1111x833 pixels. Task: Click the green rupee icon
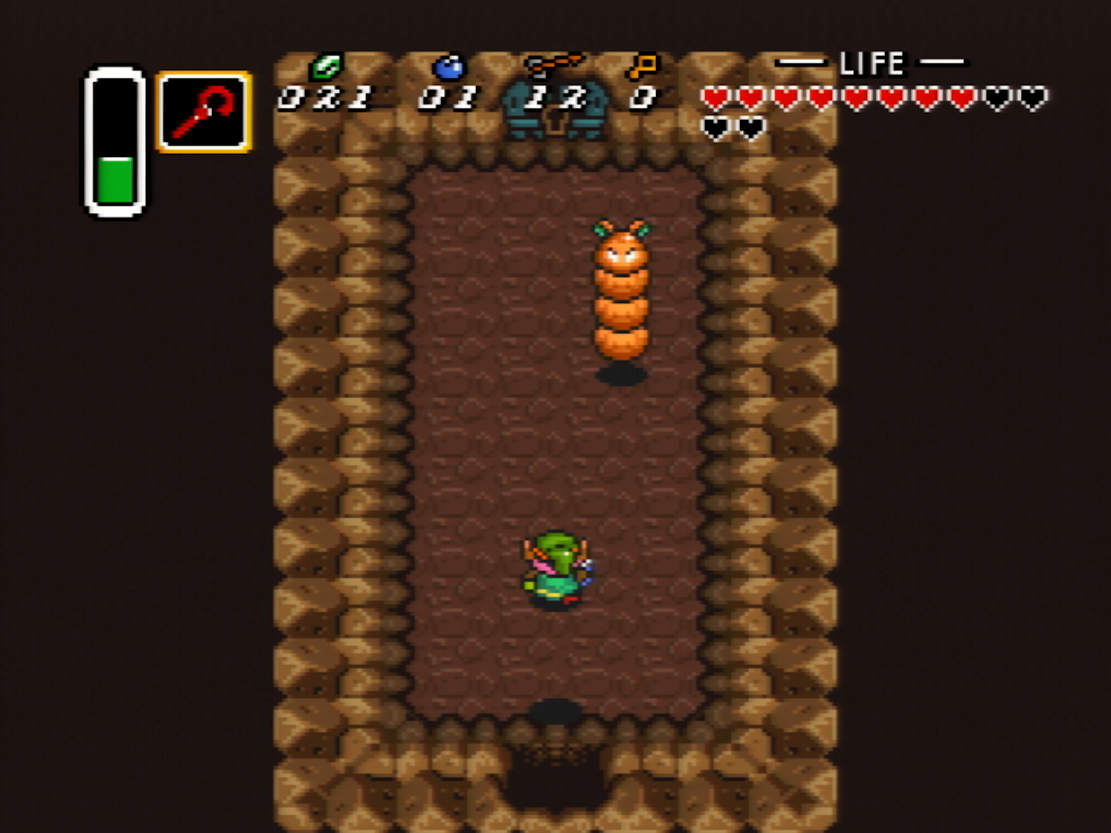[x=325, y=67]
